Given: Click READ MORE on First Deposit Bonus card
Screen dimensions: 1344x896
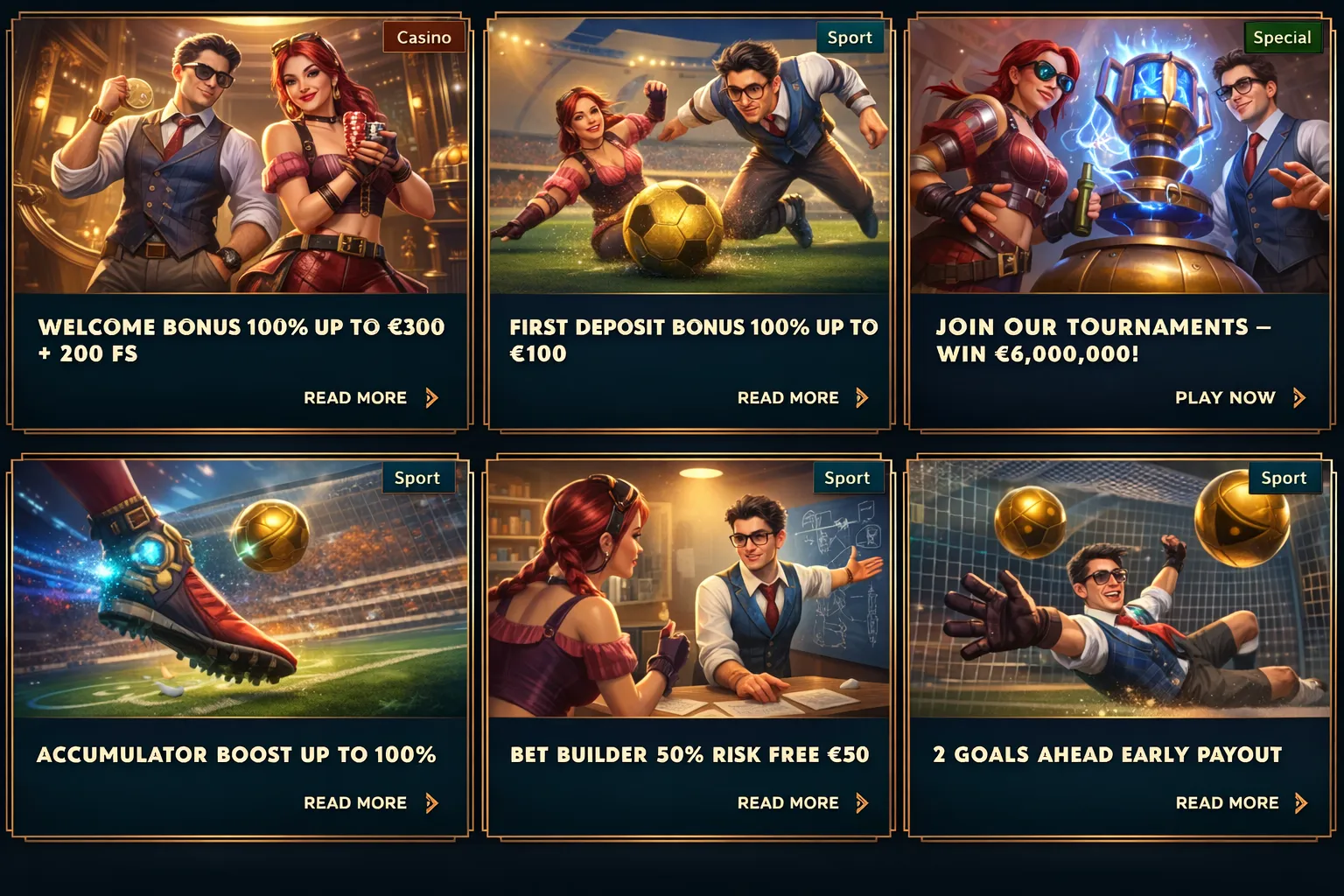Looking at the screenshot, I should click(788, 397).
